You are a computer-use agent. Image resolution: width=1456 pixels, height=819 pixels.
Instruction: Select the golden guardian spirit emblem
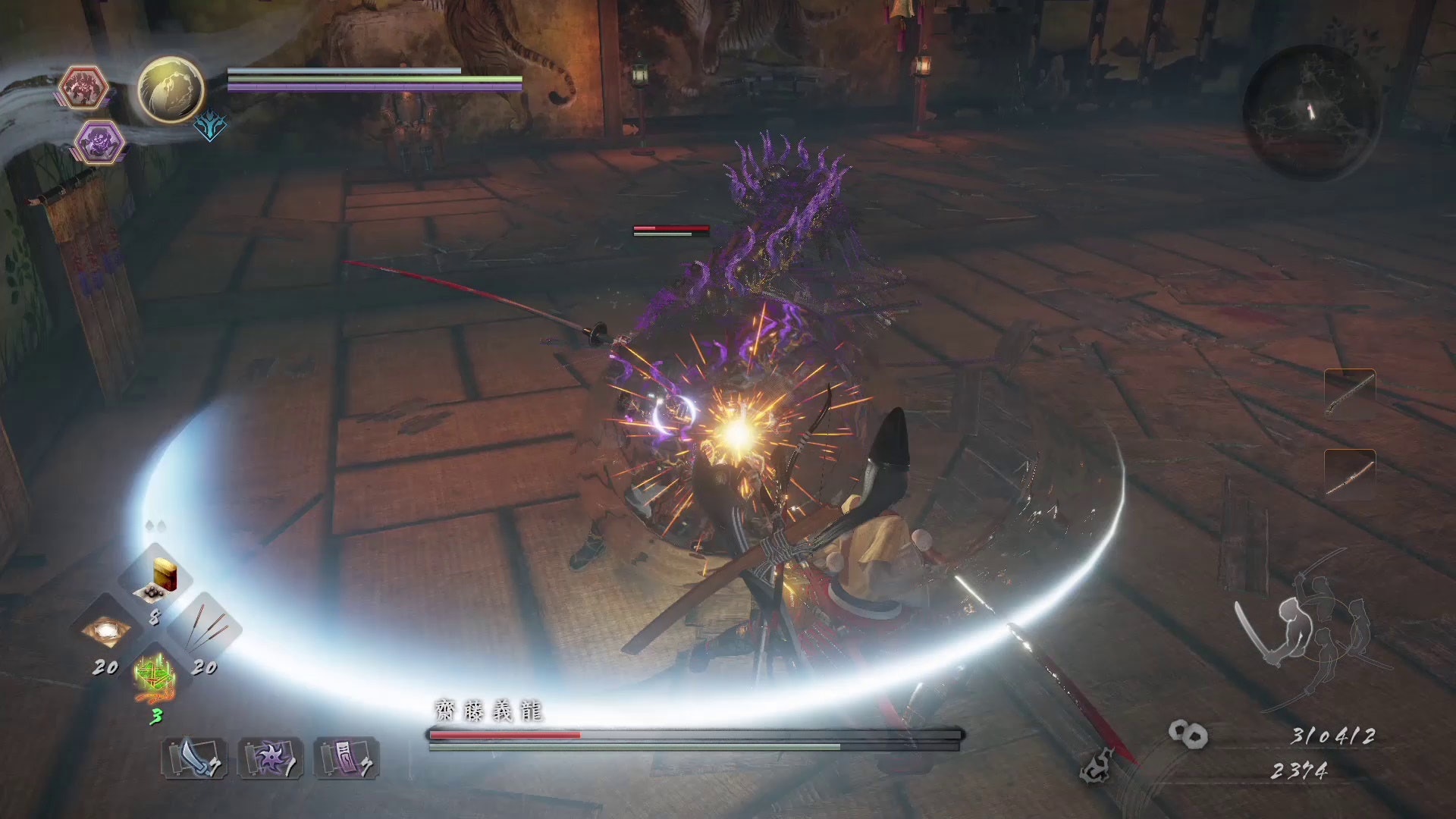(171, 89)
